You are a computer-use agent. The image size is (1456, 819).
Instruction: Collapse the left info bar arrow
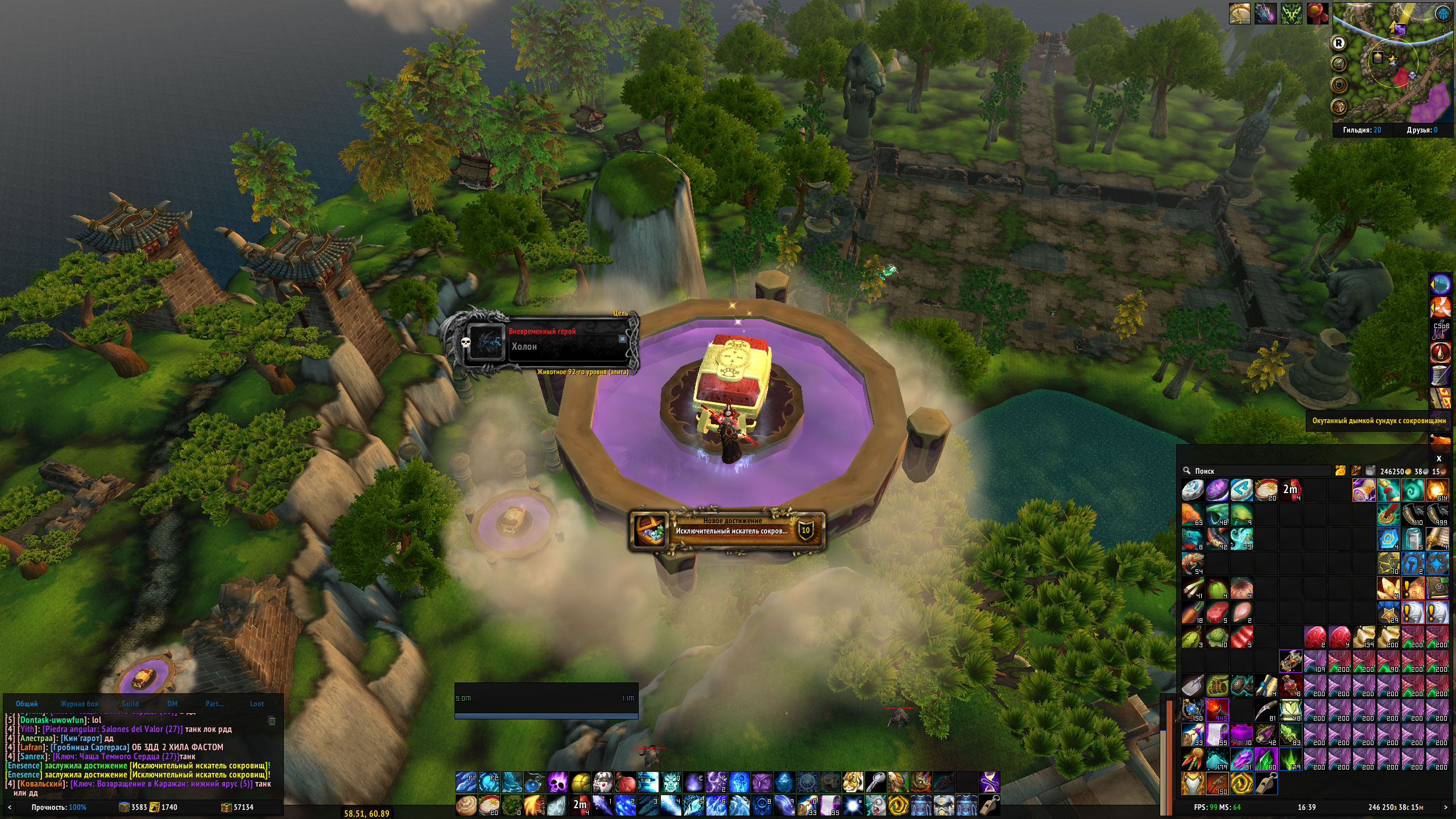(9, 807)
